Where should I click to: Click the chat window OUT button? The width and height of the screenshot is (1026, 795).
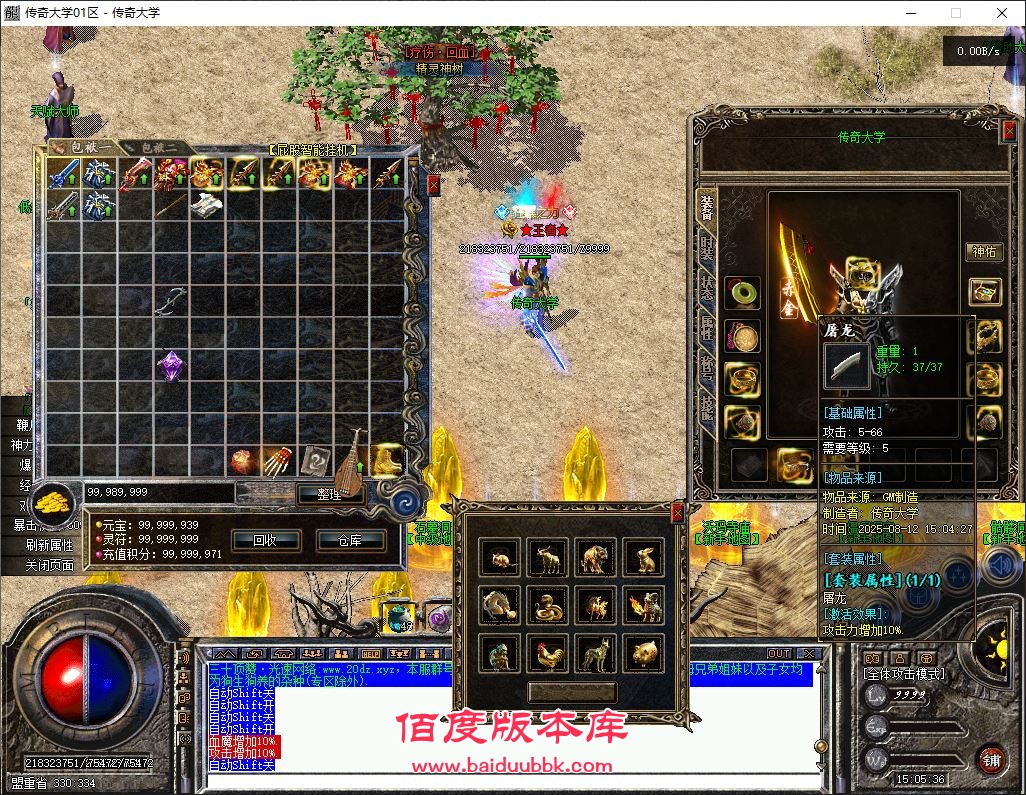coord(778,654)
